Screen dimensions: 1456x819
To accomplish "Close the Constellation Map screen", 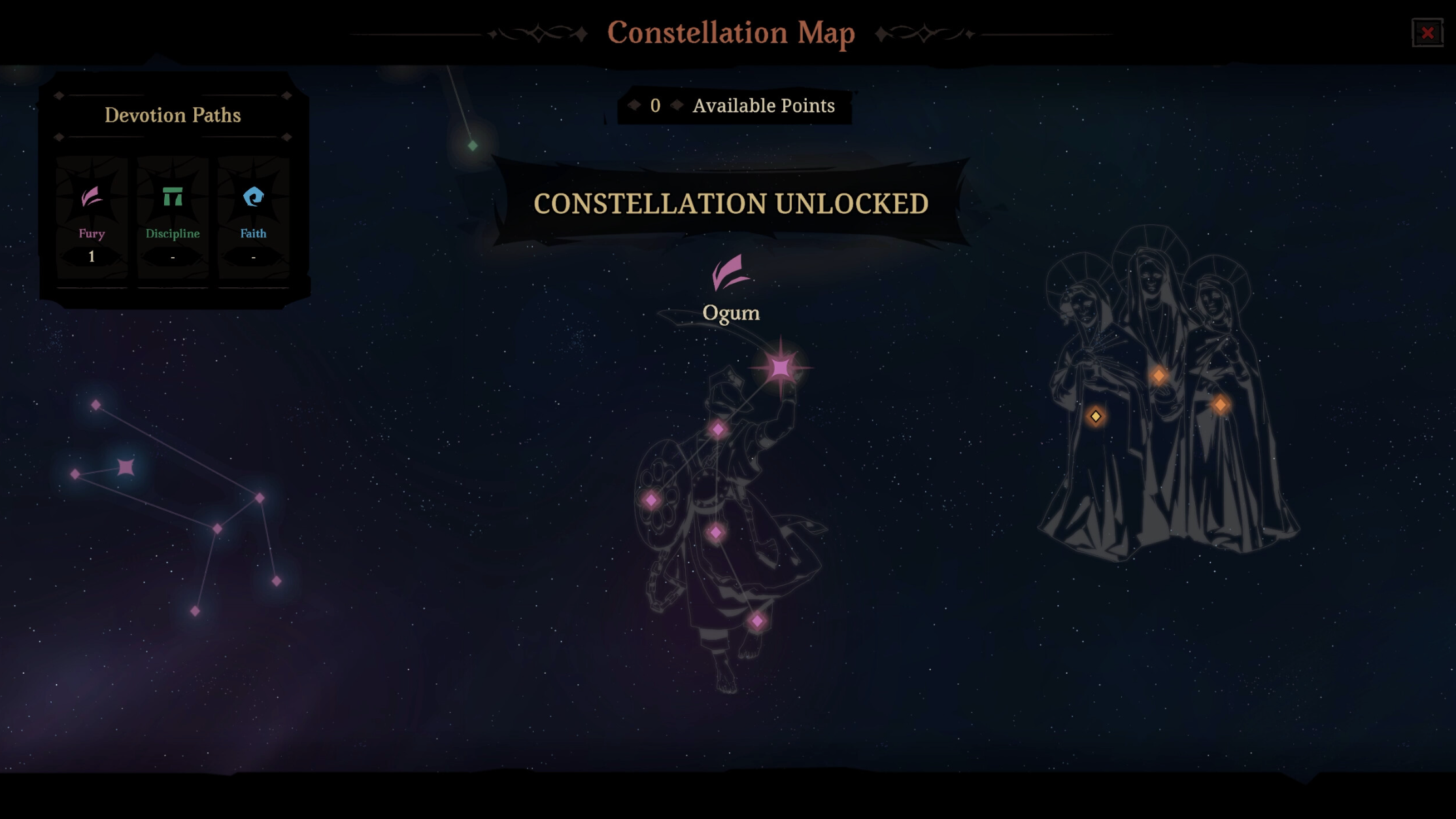I will click(x=1427, y=33).
